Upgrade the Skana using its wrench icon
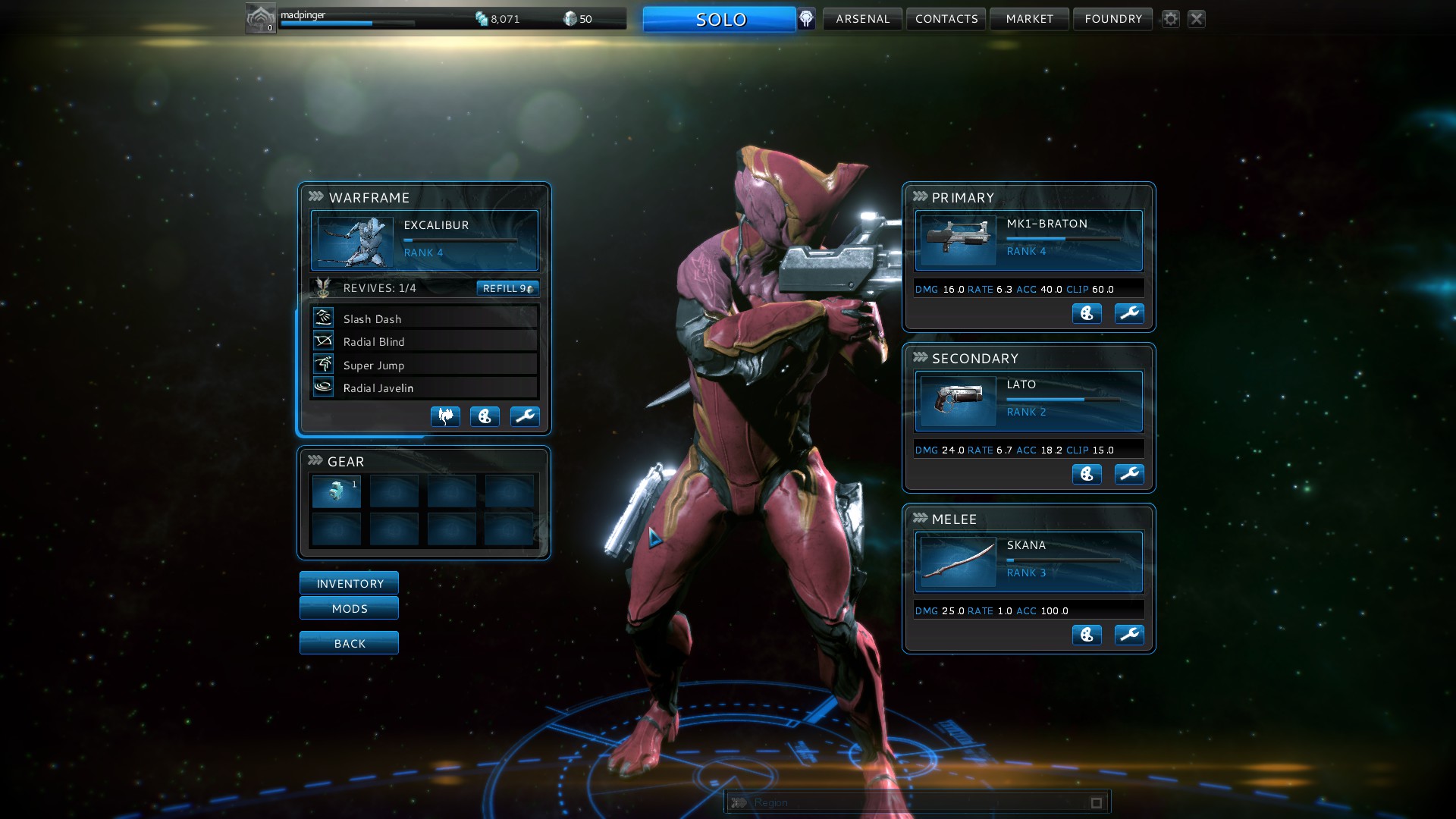This screenshot has width=1456, height=819. point(1129,635)
